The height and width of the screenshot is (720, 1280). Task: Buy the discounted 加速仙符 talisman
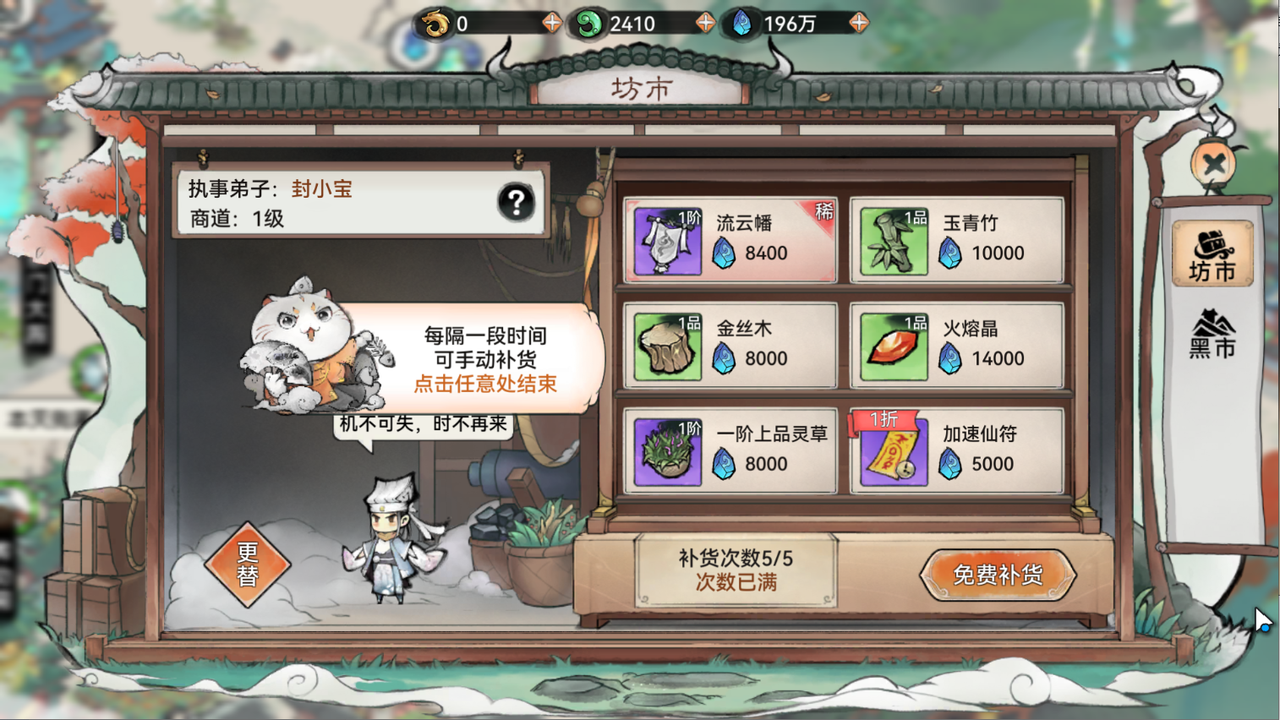[x=956, y=451]
